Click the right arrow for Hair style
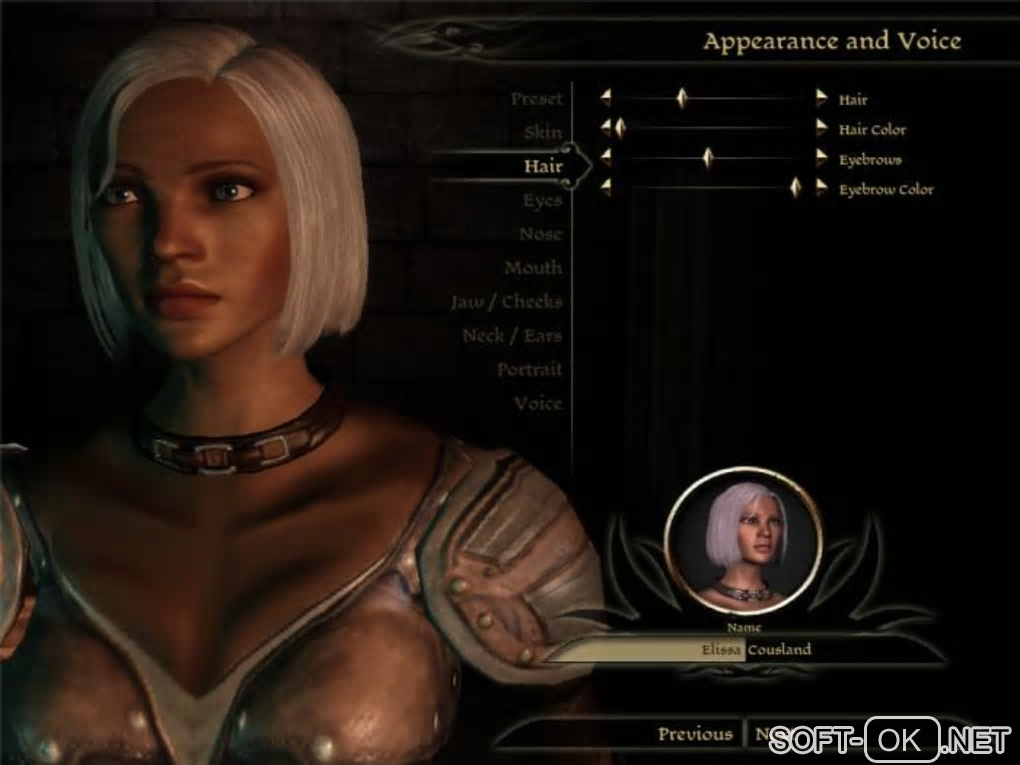Image resolution: width=1020 pixels, height=765 pixels. point(822,98)
